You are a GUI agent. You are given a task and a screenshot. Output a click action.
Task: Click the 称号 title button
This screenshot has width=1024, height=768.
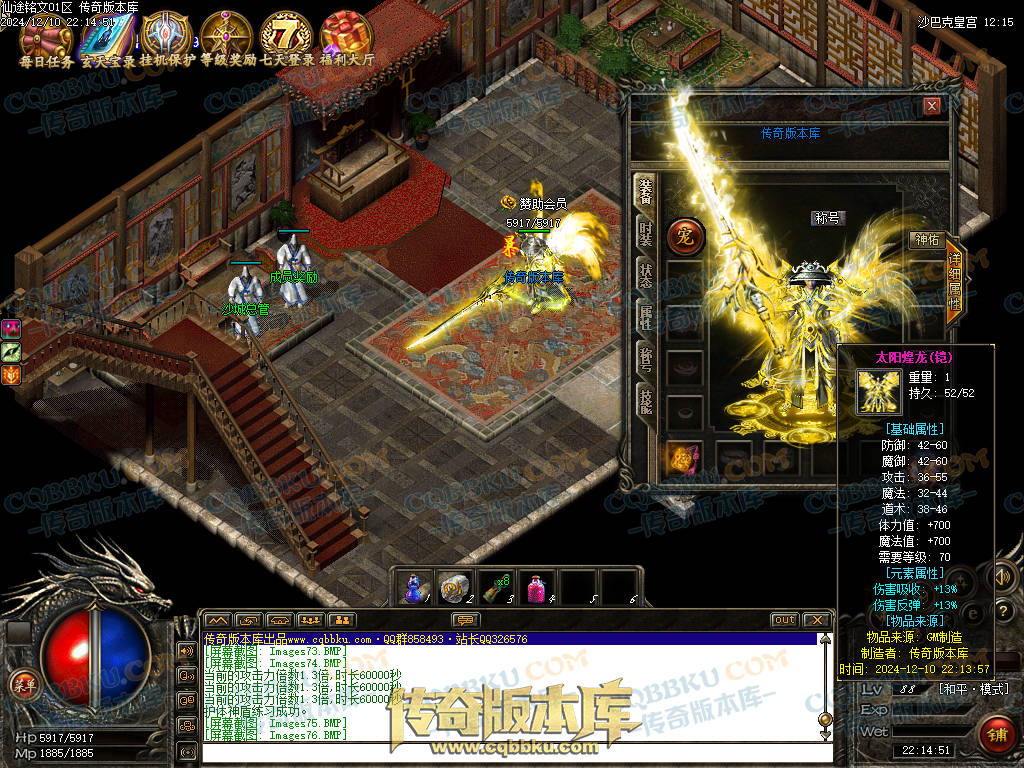coord(827,218)
